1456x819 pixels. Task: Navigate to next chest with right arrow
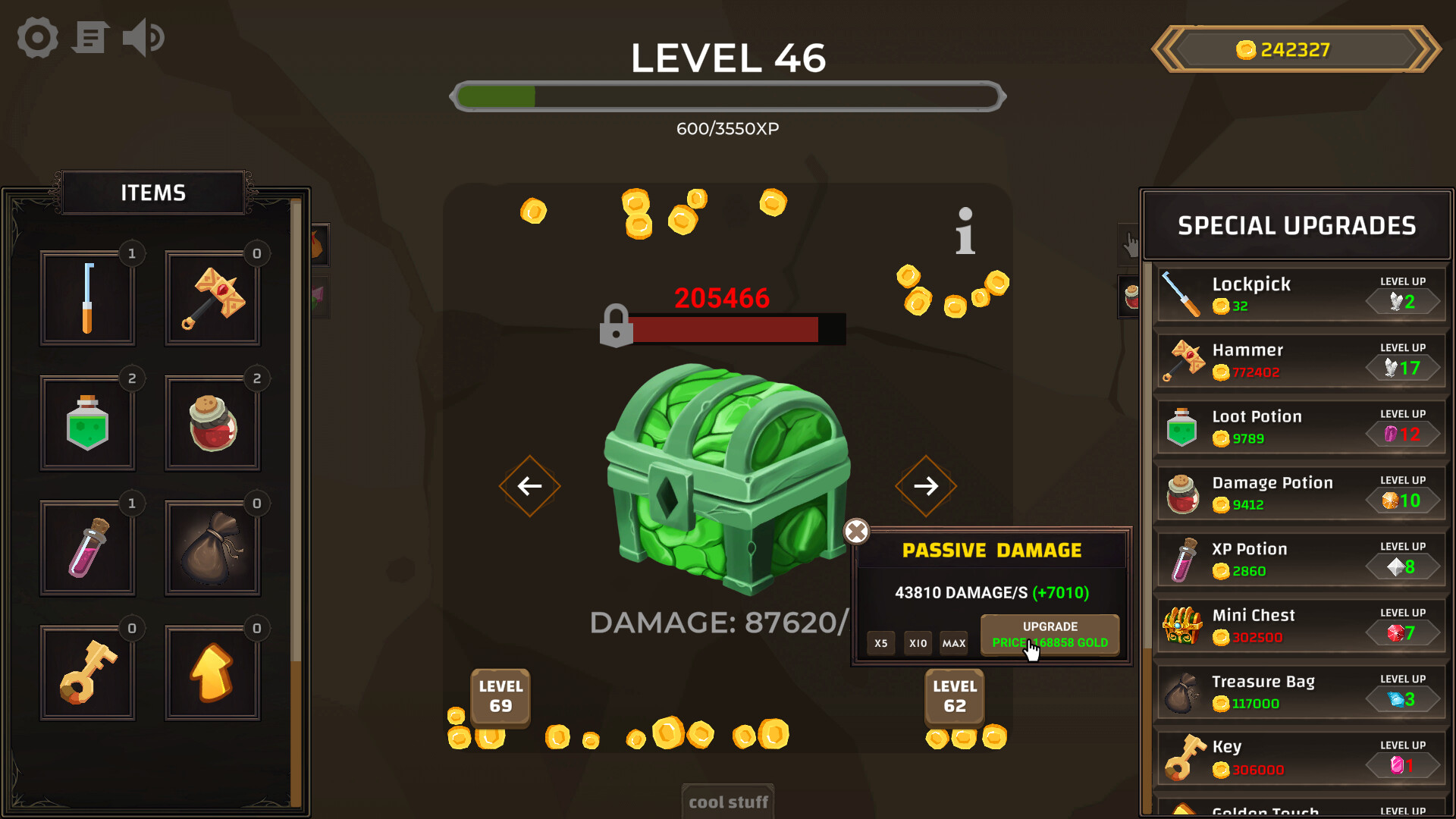(x=926, y=486)
